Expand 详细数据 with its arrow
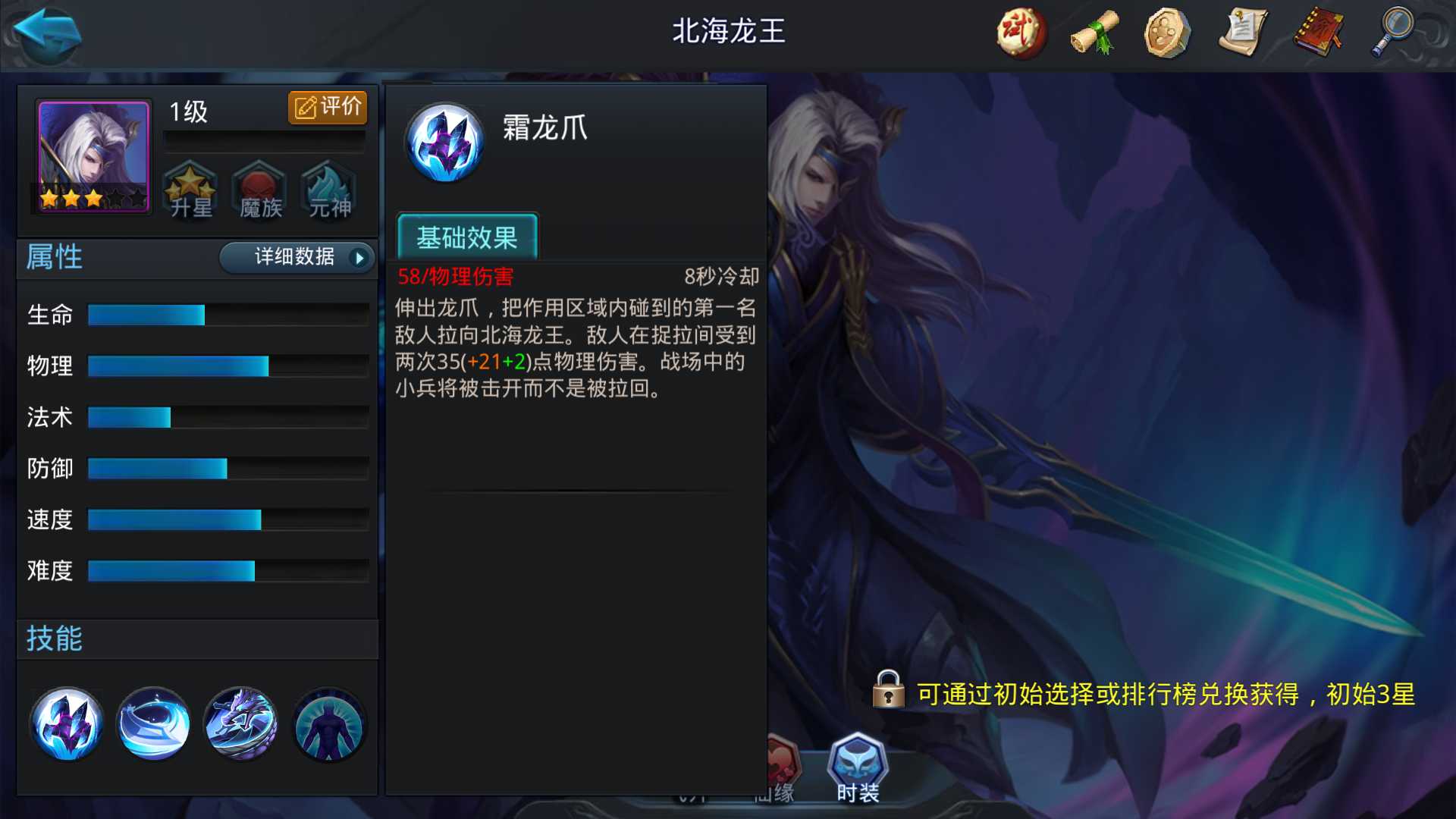The height and width of the screenshot is (819, 1456). pos(296,258)
